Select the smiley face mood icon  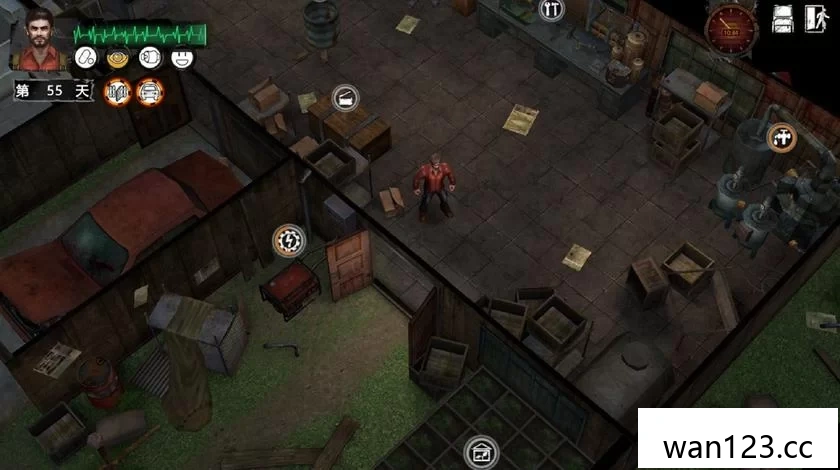181,57
